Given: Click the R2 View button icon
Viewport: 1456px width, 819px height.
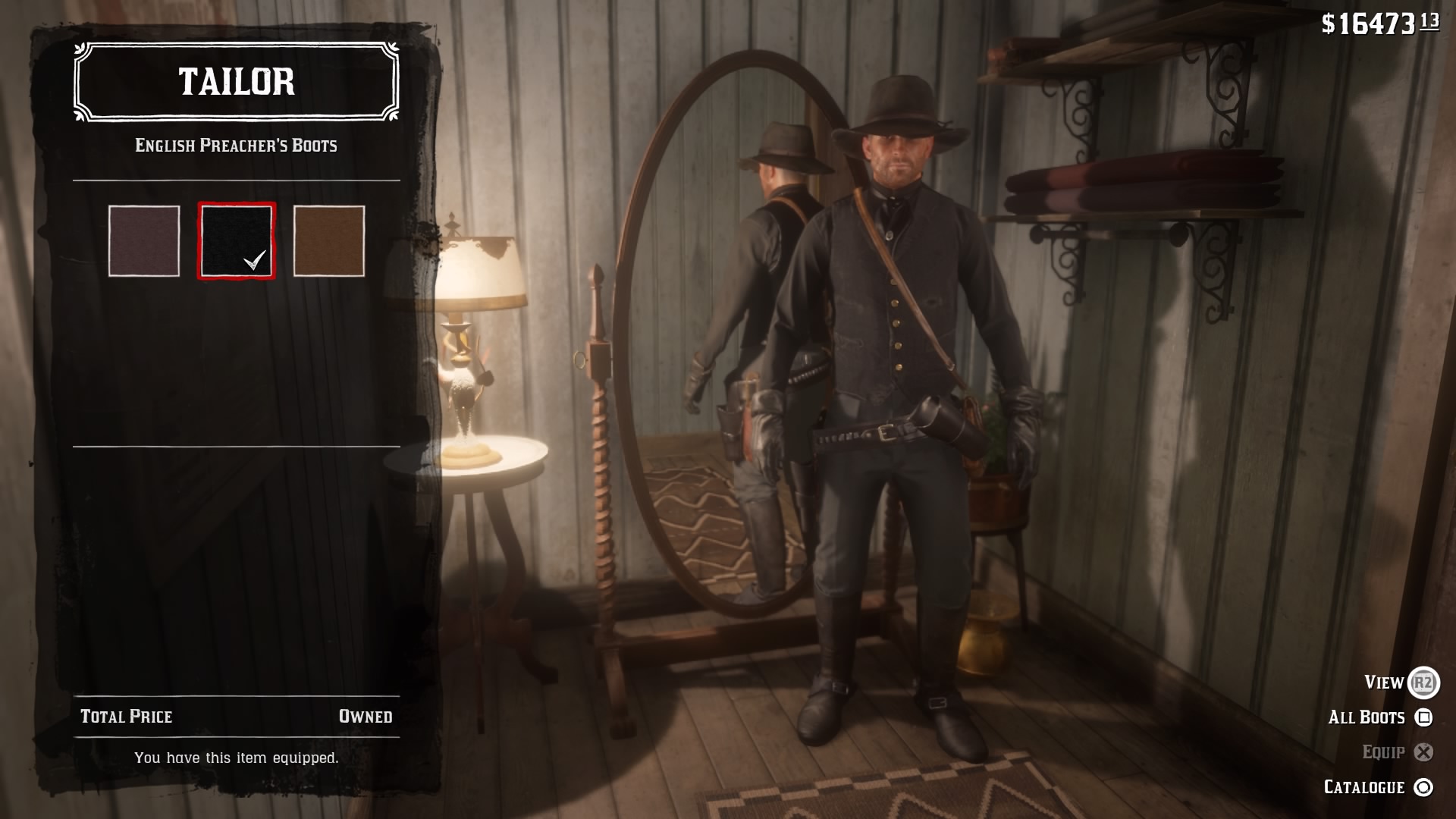Looking at the screenshot, I should pyautogui.click(x=1424, y=682).
